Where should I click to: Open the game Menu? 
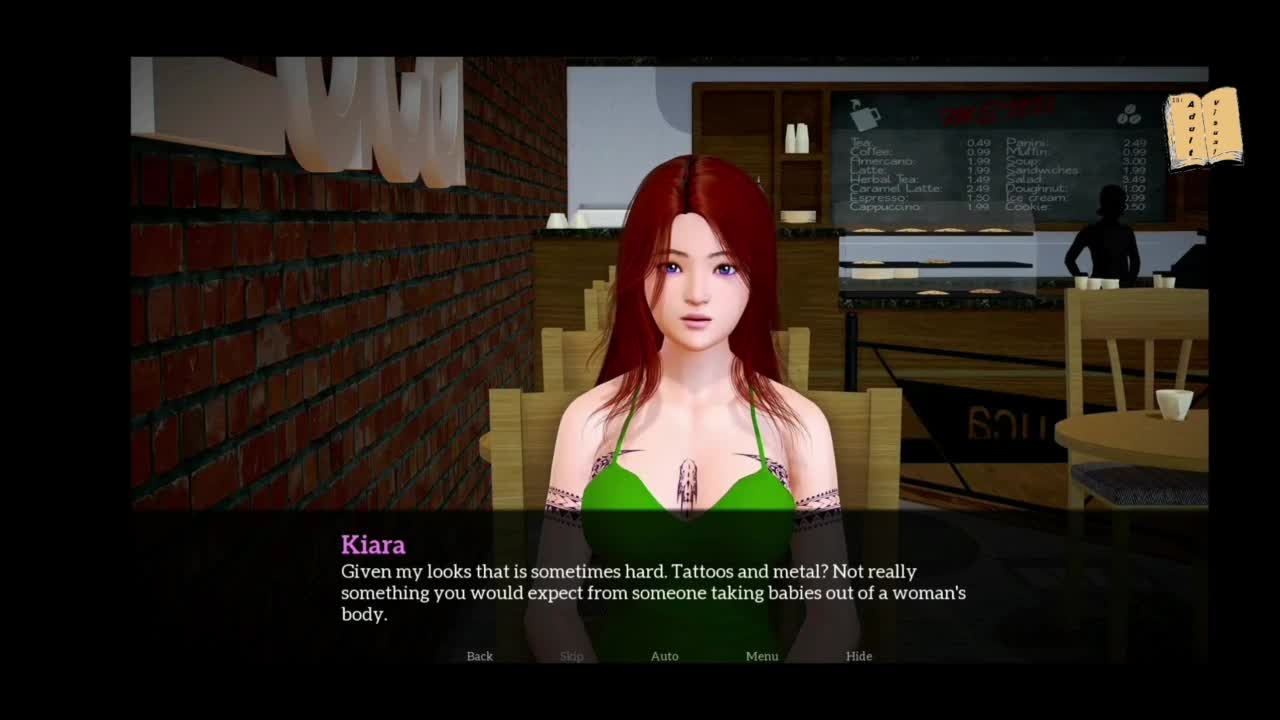click(x=762, y=656)
